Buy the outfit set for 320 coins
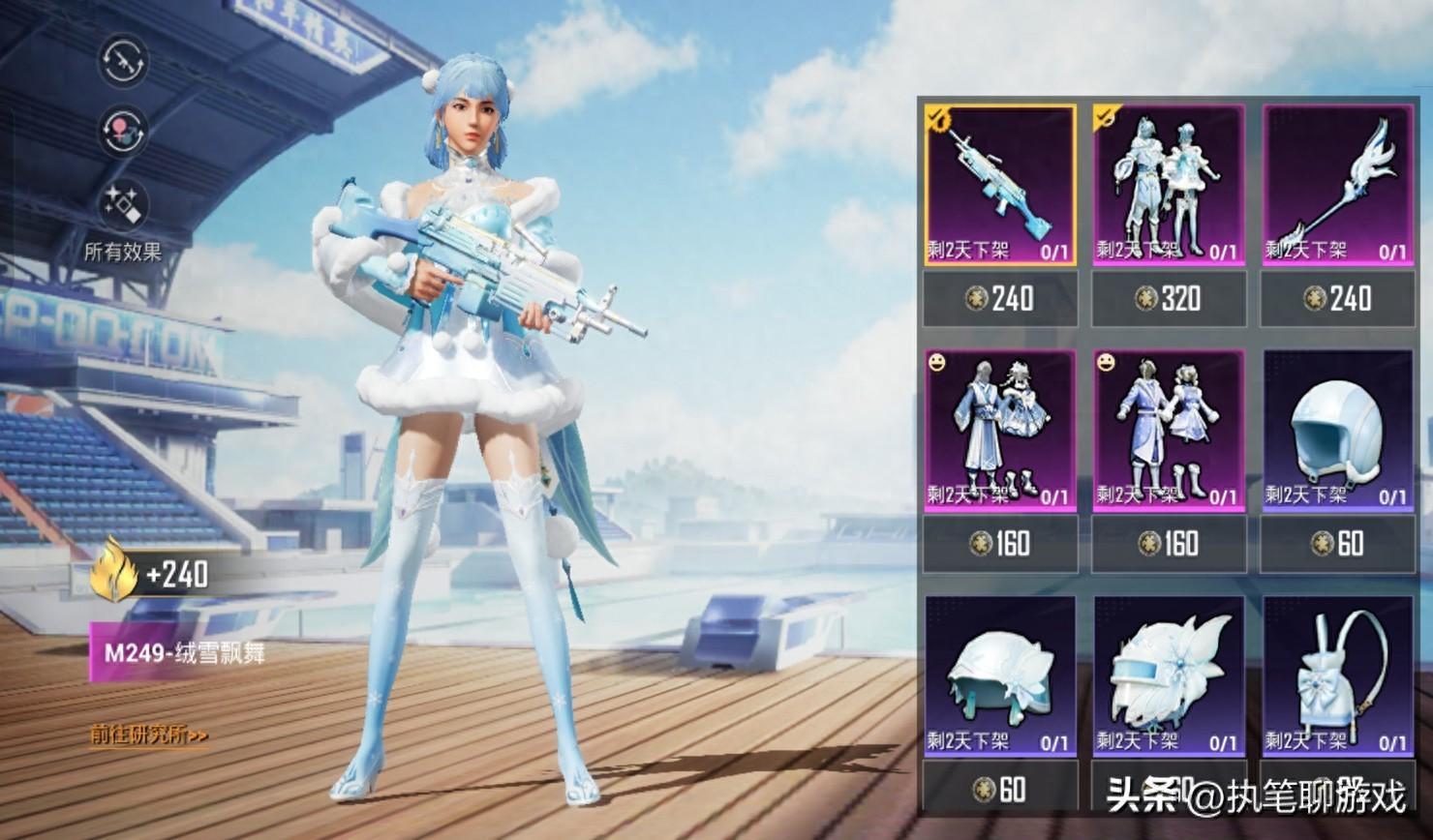This screenshot has height=840, width=1433. click(x=1169, y=298)
